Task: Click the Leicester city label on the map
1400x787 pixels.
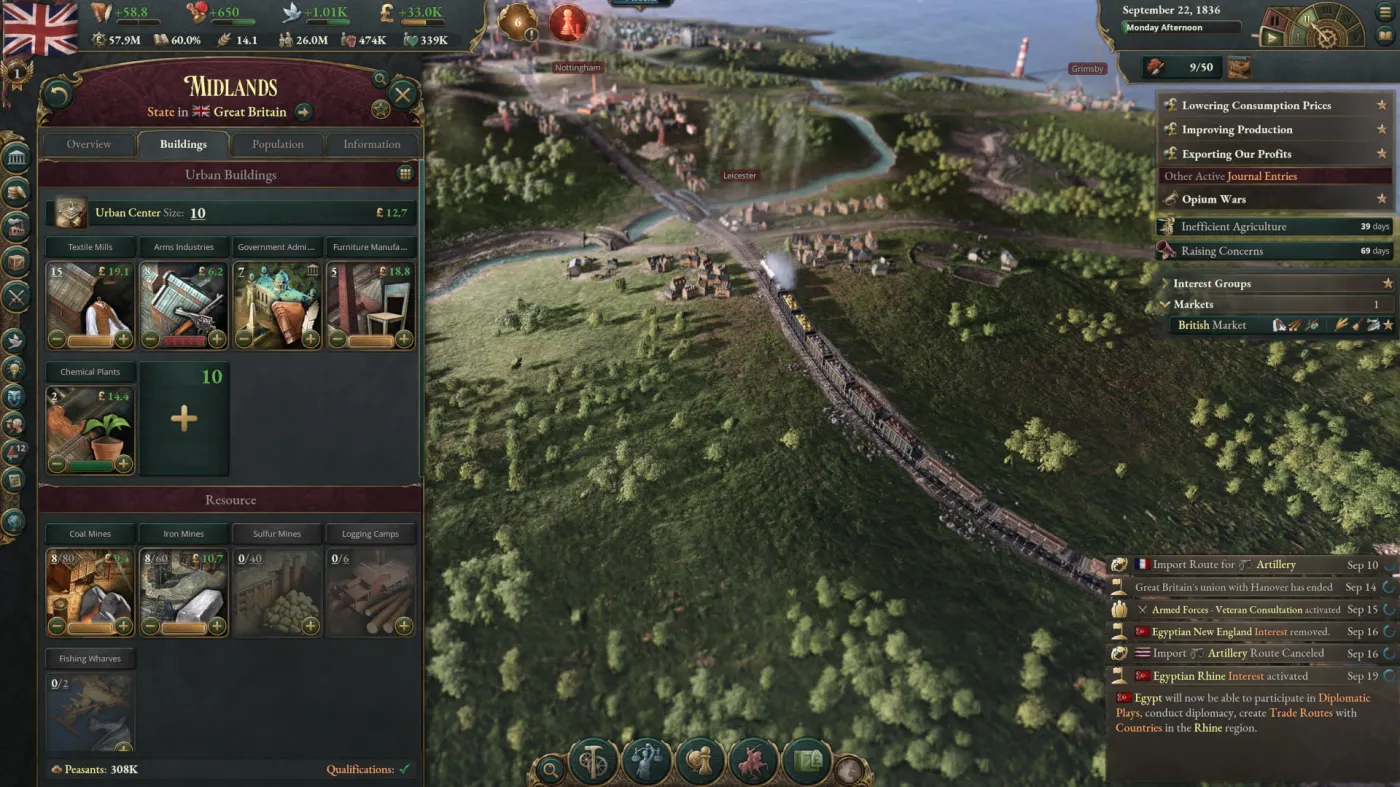Action: coord(739,175)
